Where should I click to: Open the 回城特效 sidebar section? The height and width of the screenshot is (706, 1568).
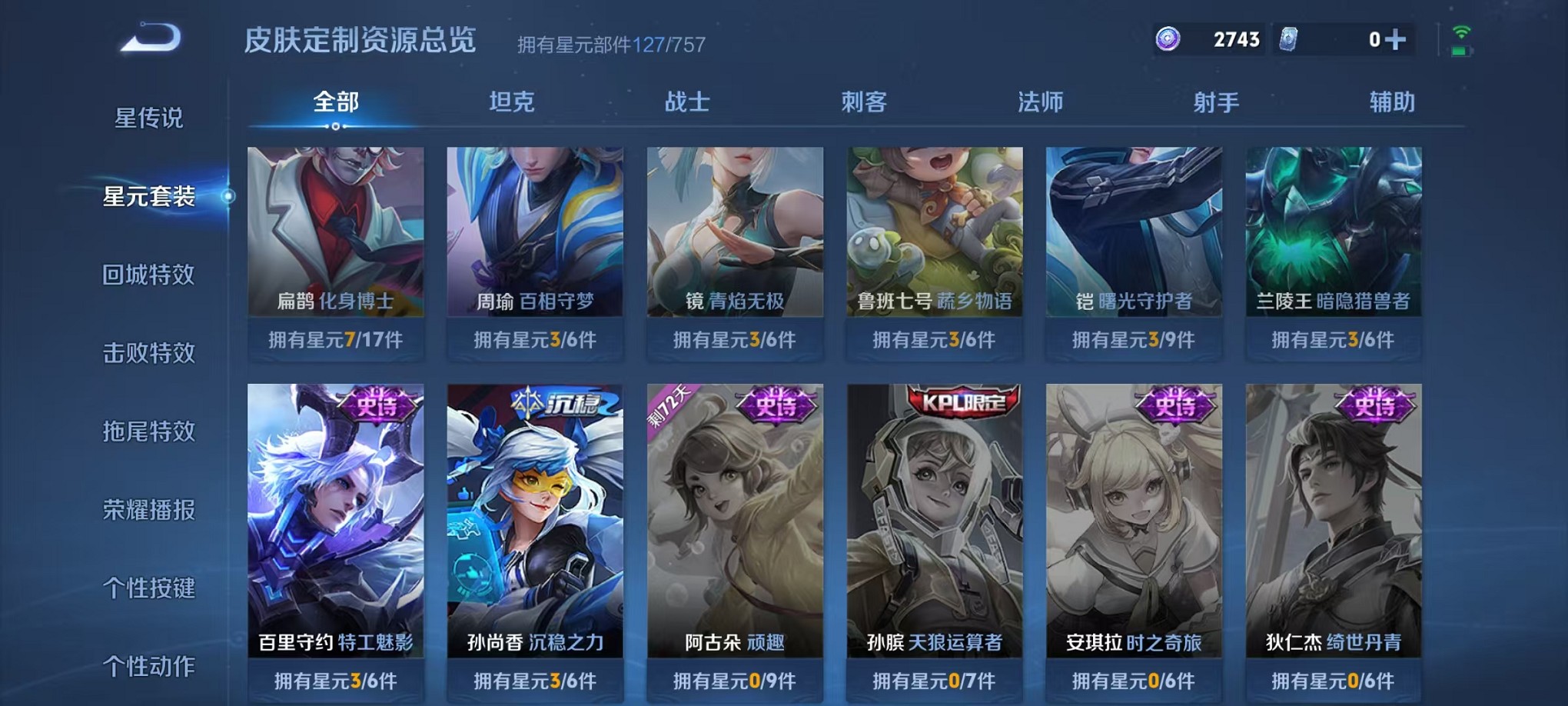[151, 275]
